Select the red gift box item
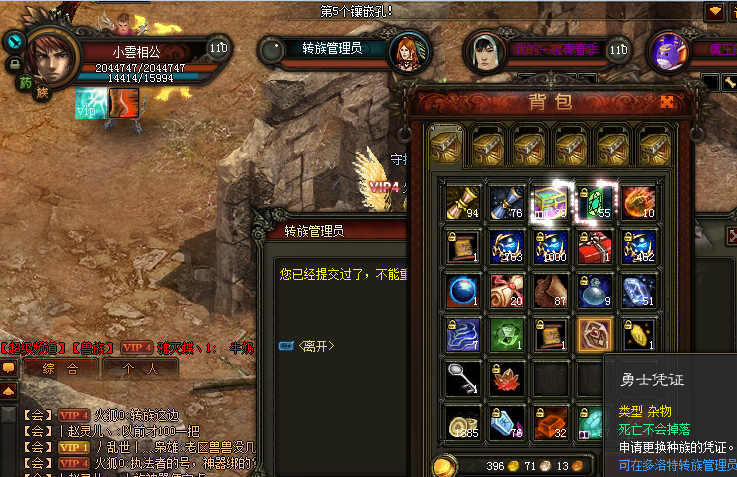The image size is (737, 477). tap(597, 246)
